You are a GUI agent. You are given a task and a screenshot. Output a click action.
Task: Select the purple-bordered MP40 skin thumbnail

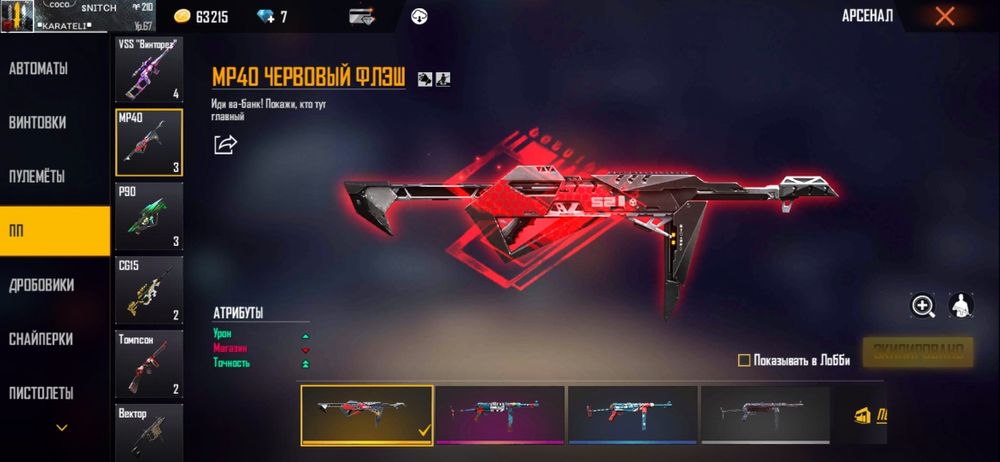click(x=500, y=414)
